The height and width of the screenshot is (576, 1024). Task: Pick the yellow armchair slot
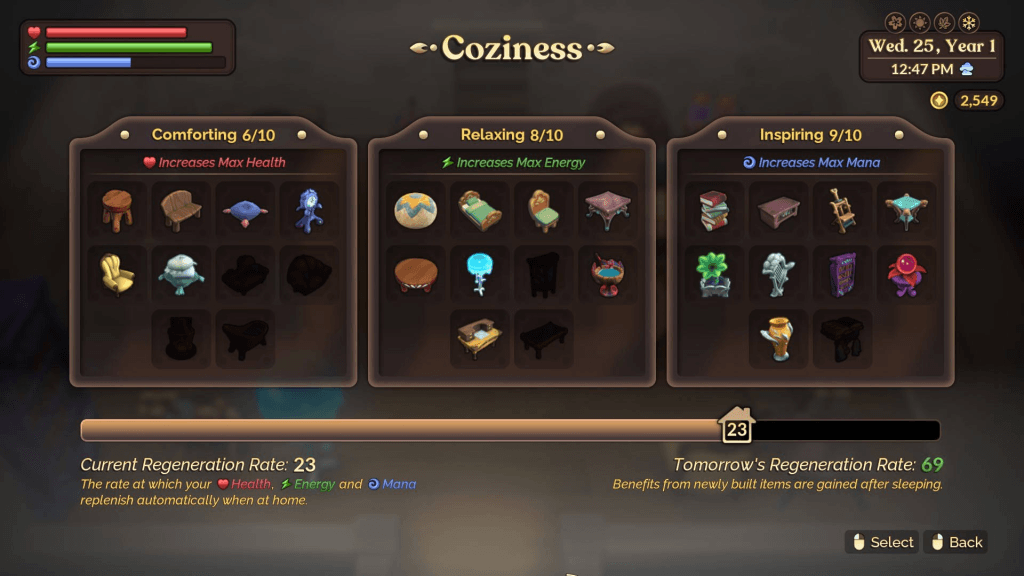coord(118,274)
